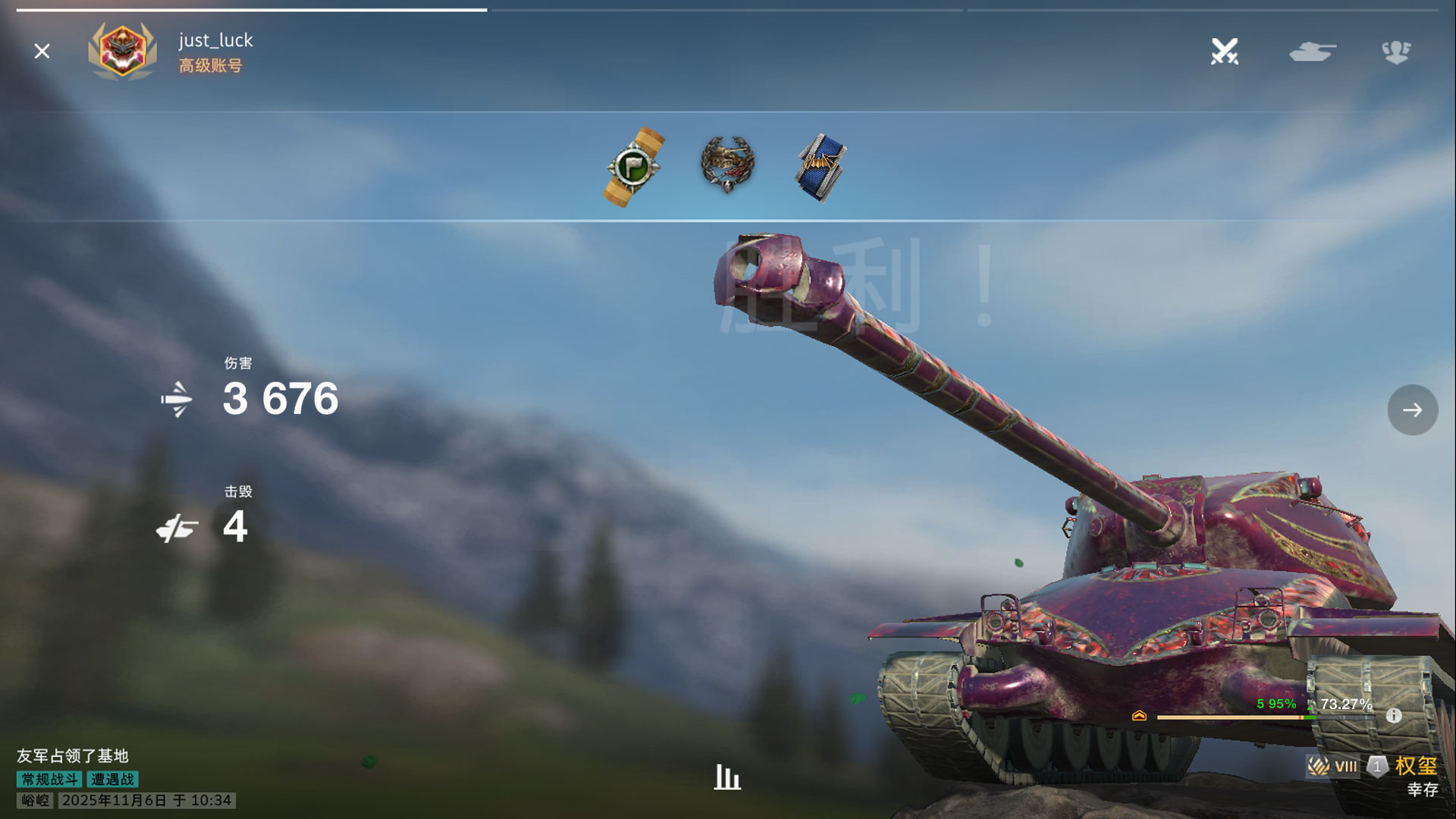1456x819 pixels.
Task: Open the wreath achievements tab
Action: pyautogui.click(x=1395, y=52)
